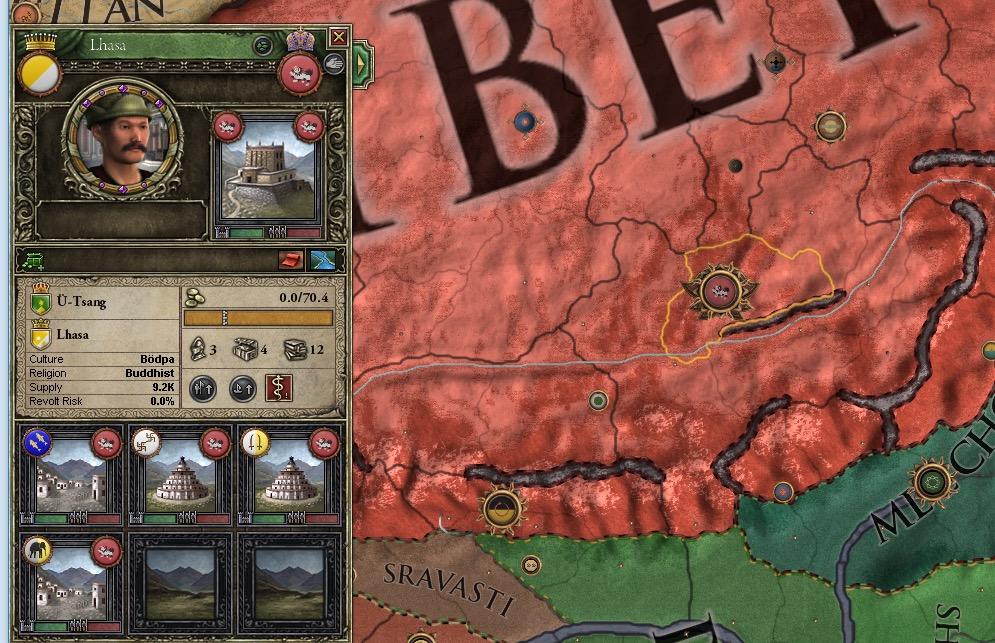Viewport: 995px width, 643px height.
Task: Open the red hospital staff icon
Action: [x=279, y=388]
